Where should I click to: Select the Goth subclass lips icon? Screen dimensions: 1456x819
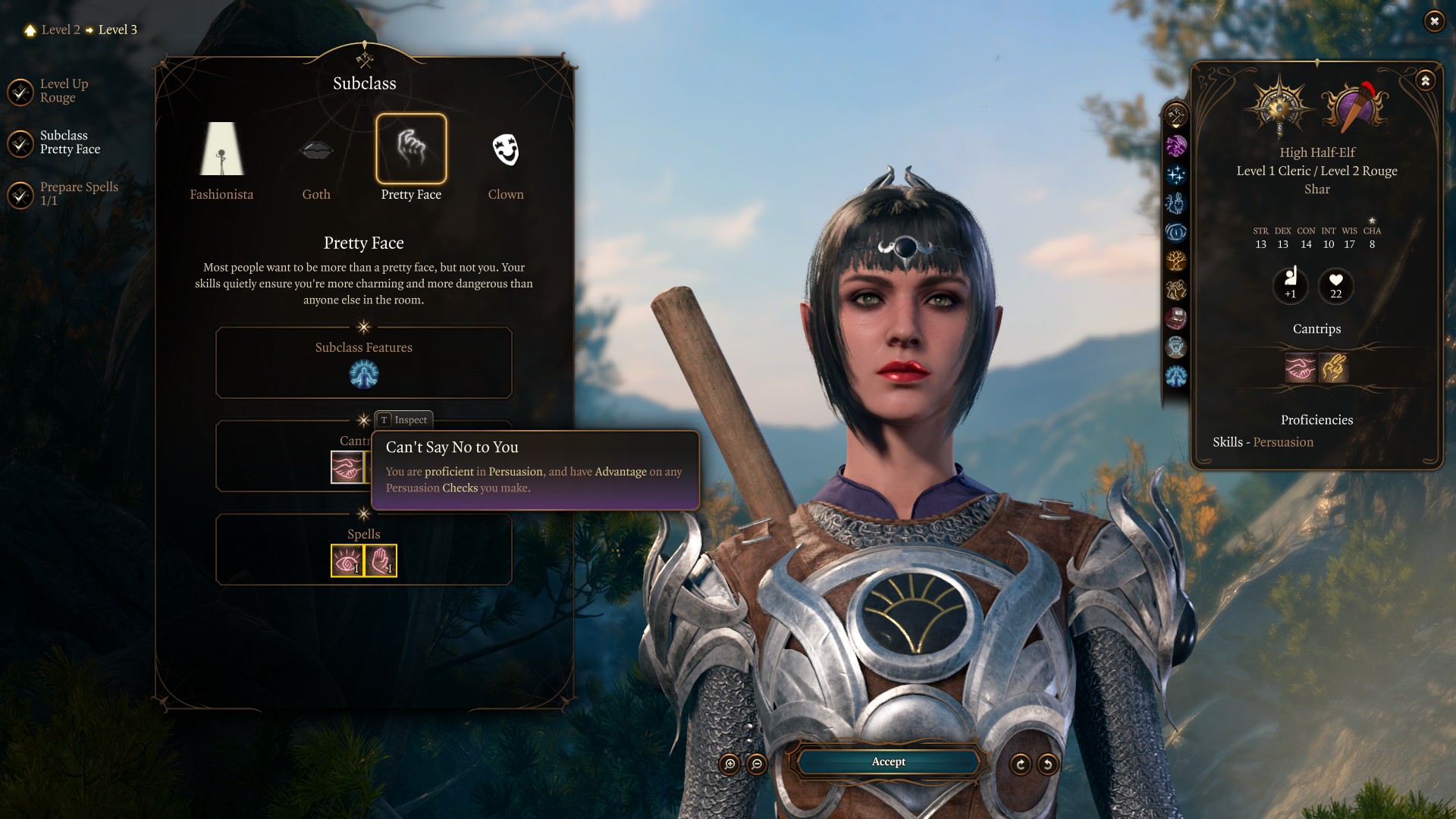click(x=316, y=149)
